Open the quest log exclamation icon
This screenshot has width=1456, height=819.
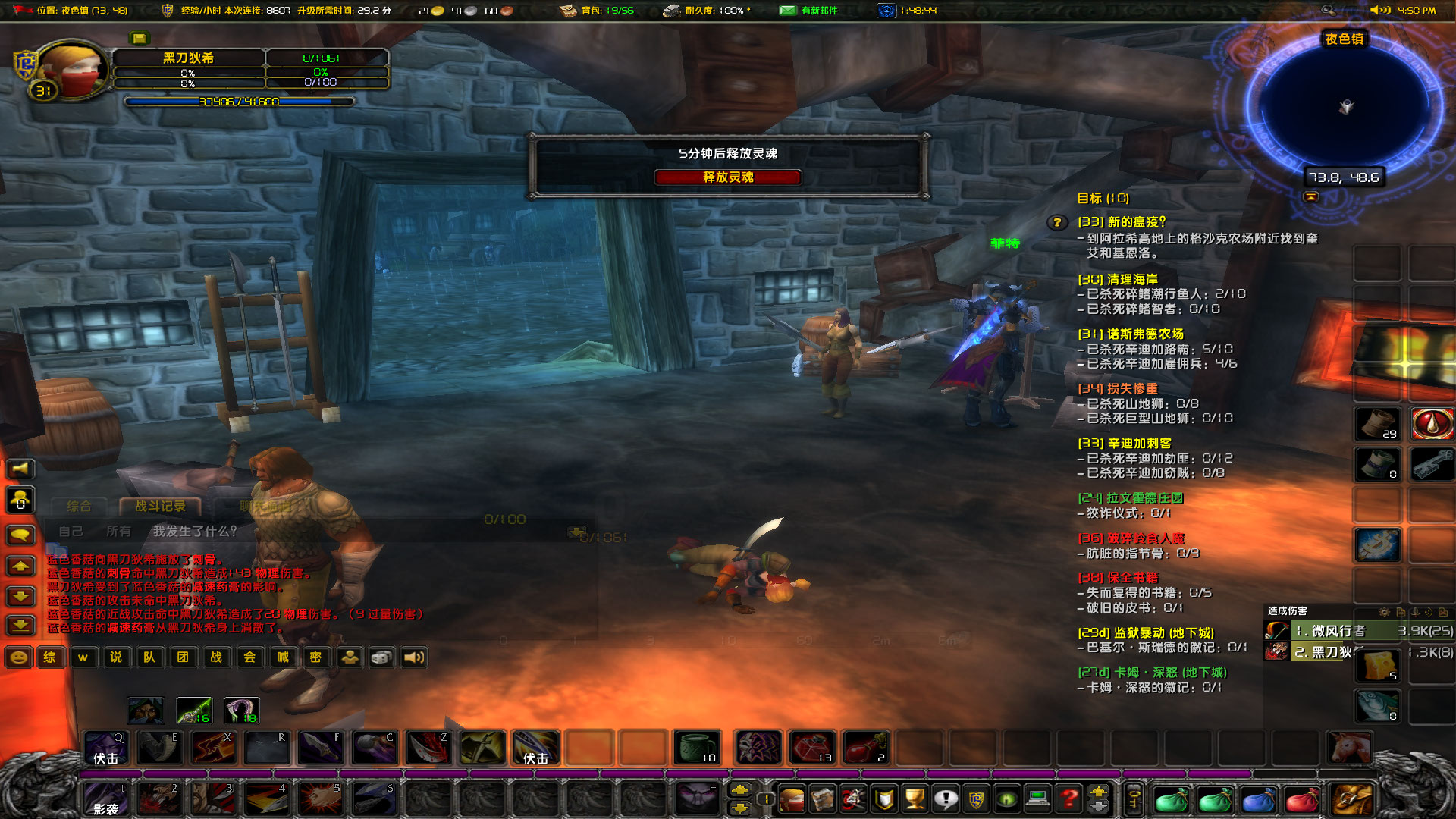point(945,799)
